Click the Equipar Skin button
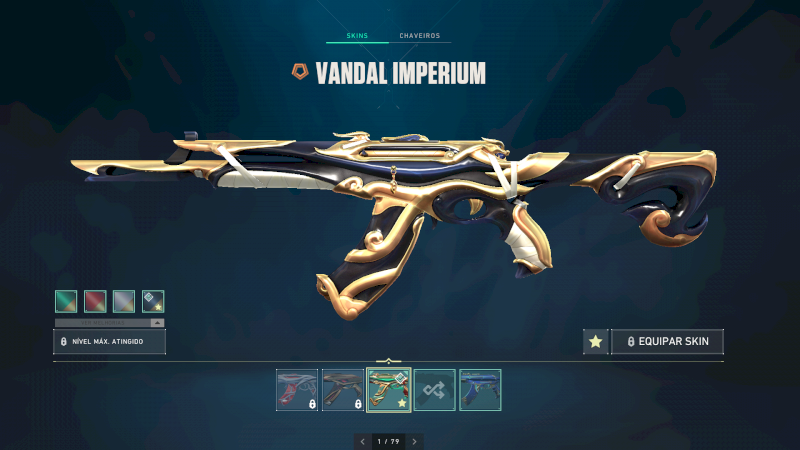Screen dimensions: 800x450 (667, 342)
